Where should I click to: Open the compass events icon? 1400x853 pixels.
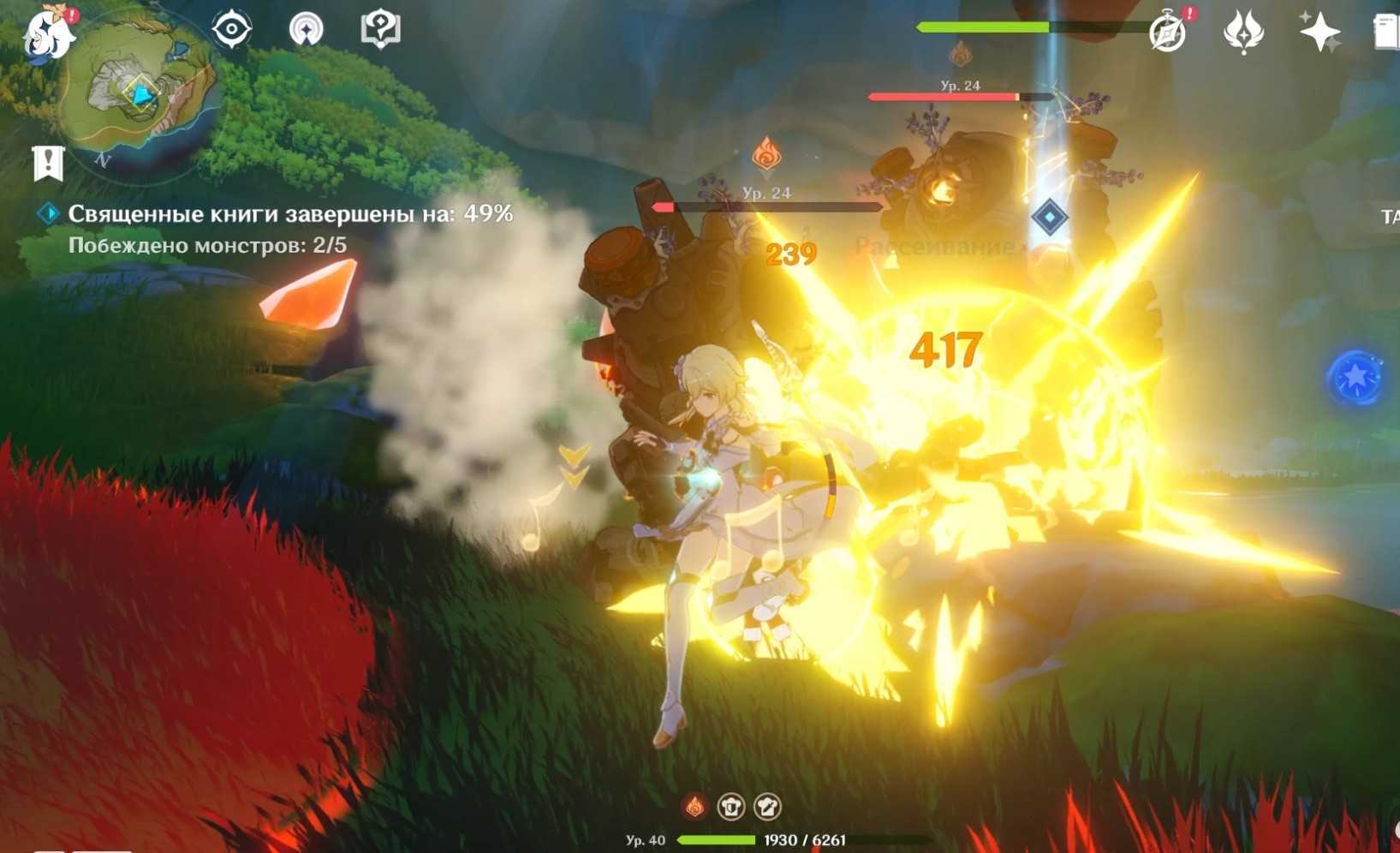[x=1168, y=33]
